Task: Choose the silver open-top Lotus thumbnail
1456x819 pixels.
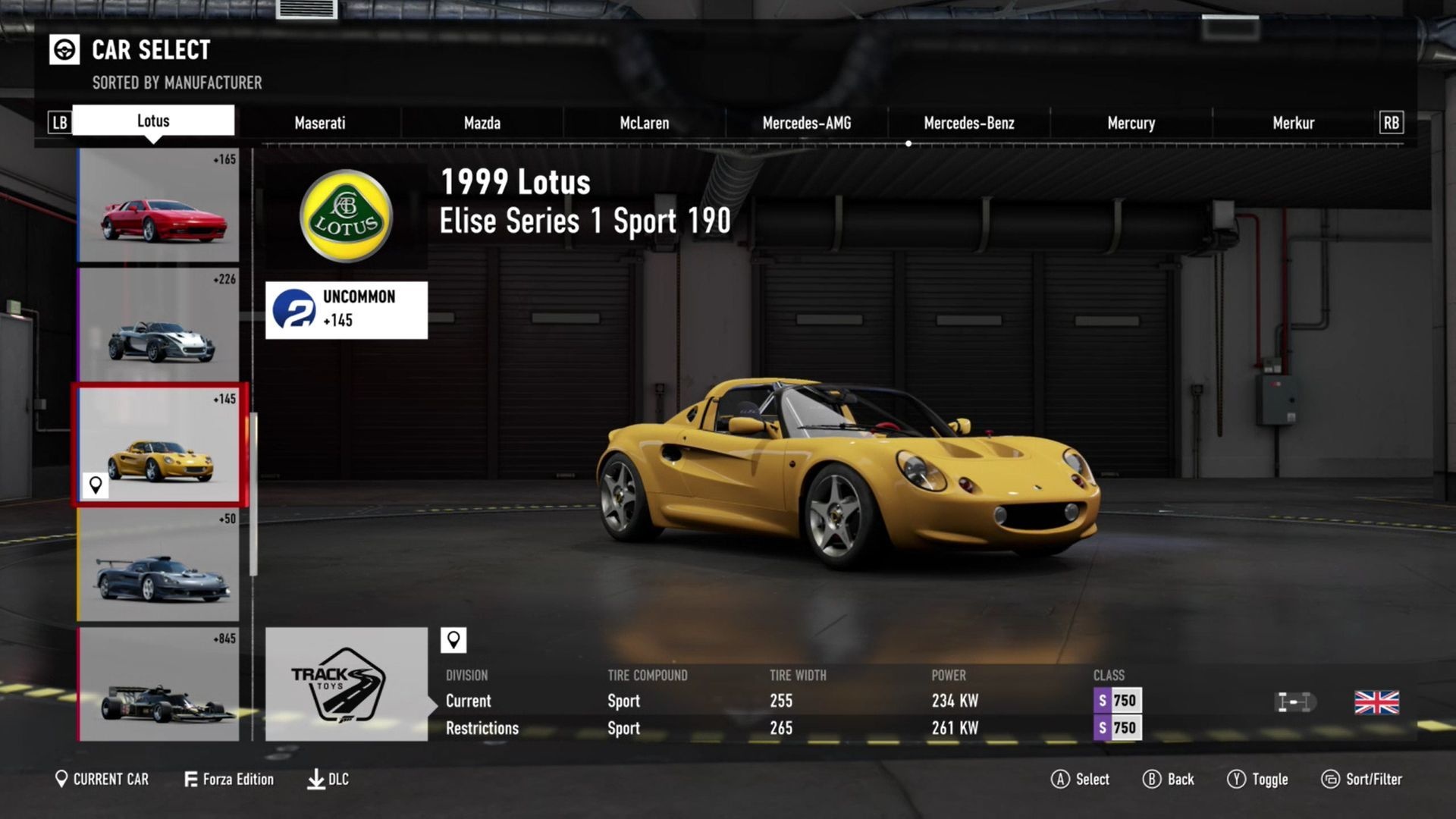Action: pos(158,325)
